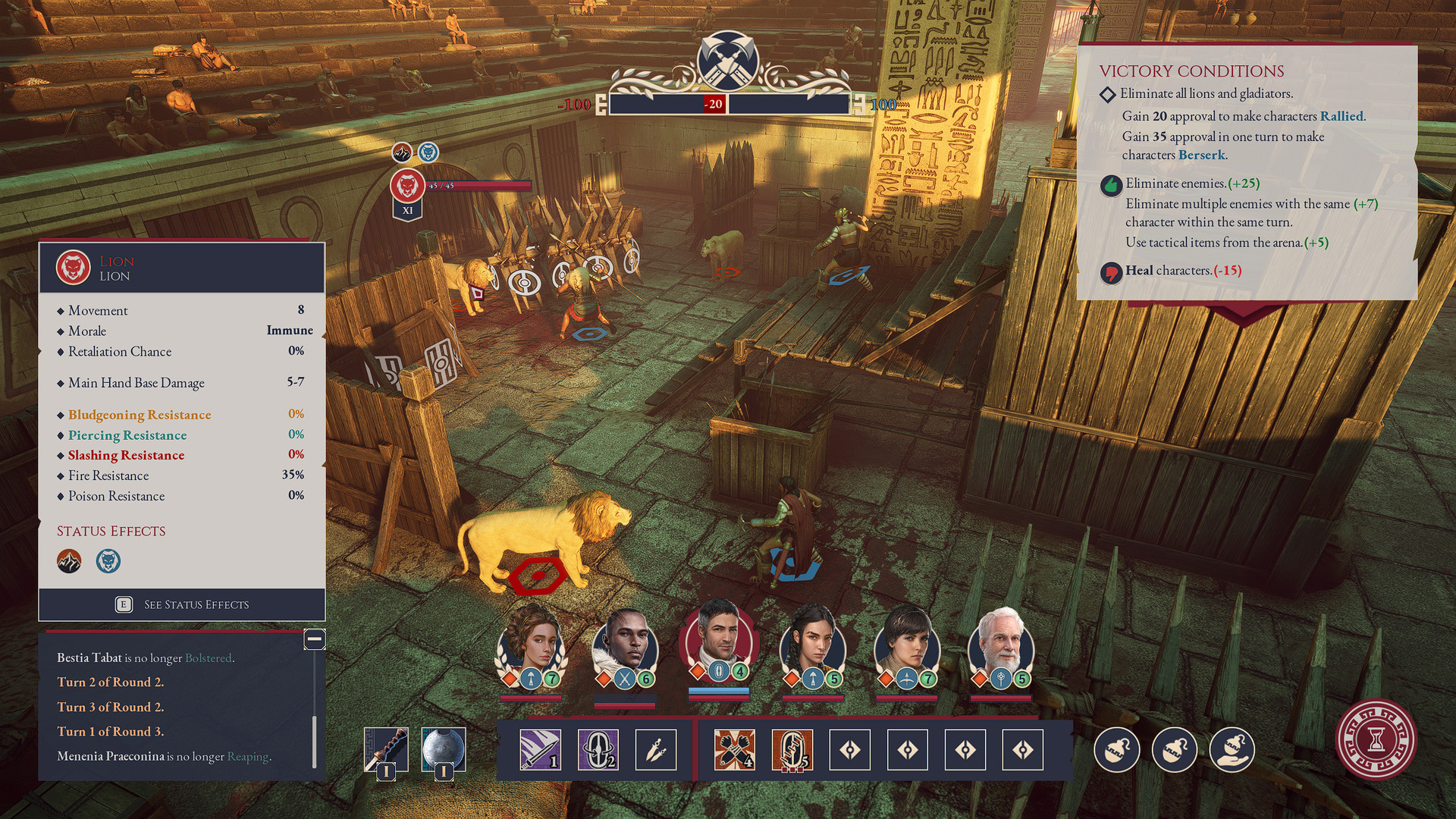The width and height of the screenshot is (1456, 819).
Task: Select the sword strike ability in slot 1
Action: (541, 750)
